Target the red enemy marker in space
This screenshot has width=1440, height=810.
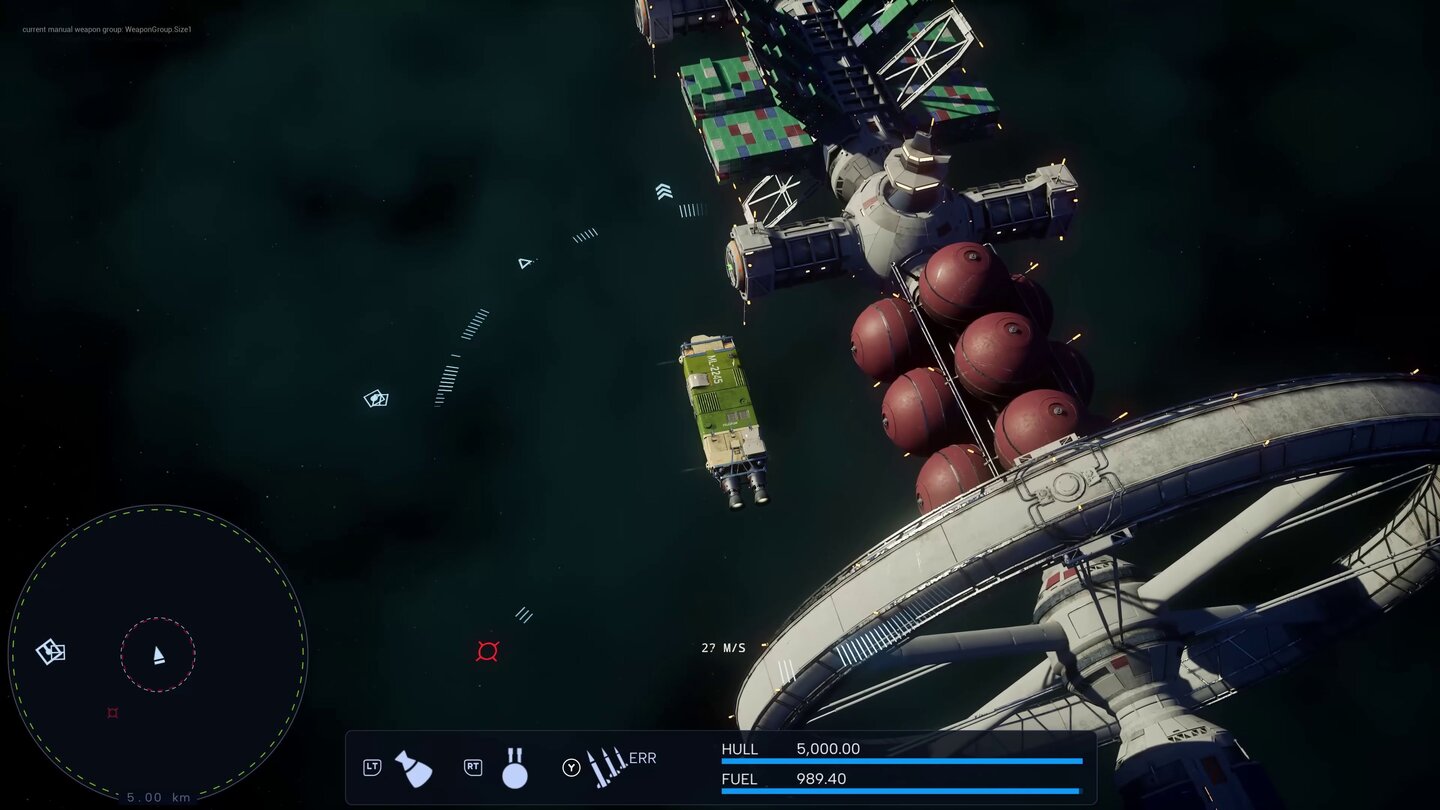[487, 652]
